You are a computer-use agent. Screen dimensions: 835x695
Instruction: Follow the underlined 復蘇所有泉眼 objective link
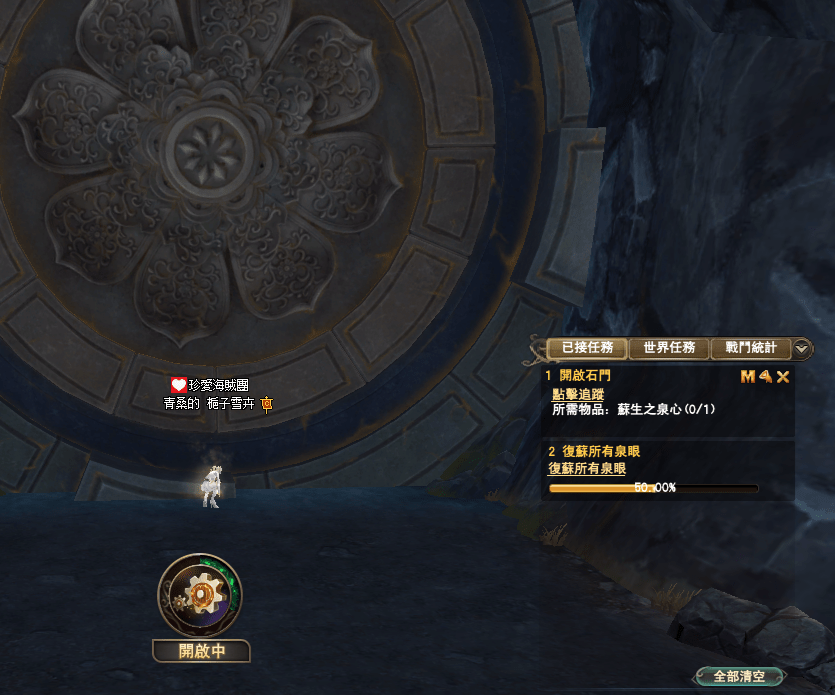587,468
